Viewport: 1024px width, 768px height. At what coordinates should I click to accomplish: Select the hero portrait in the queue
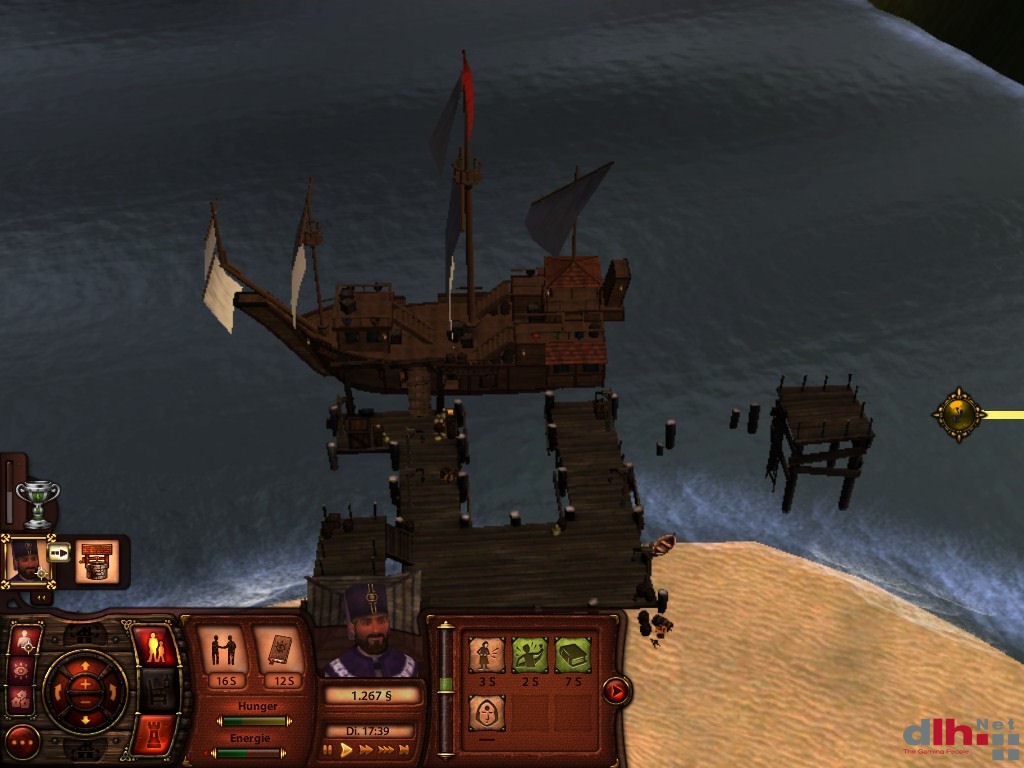[26, 560]
